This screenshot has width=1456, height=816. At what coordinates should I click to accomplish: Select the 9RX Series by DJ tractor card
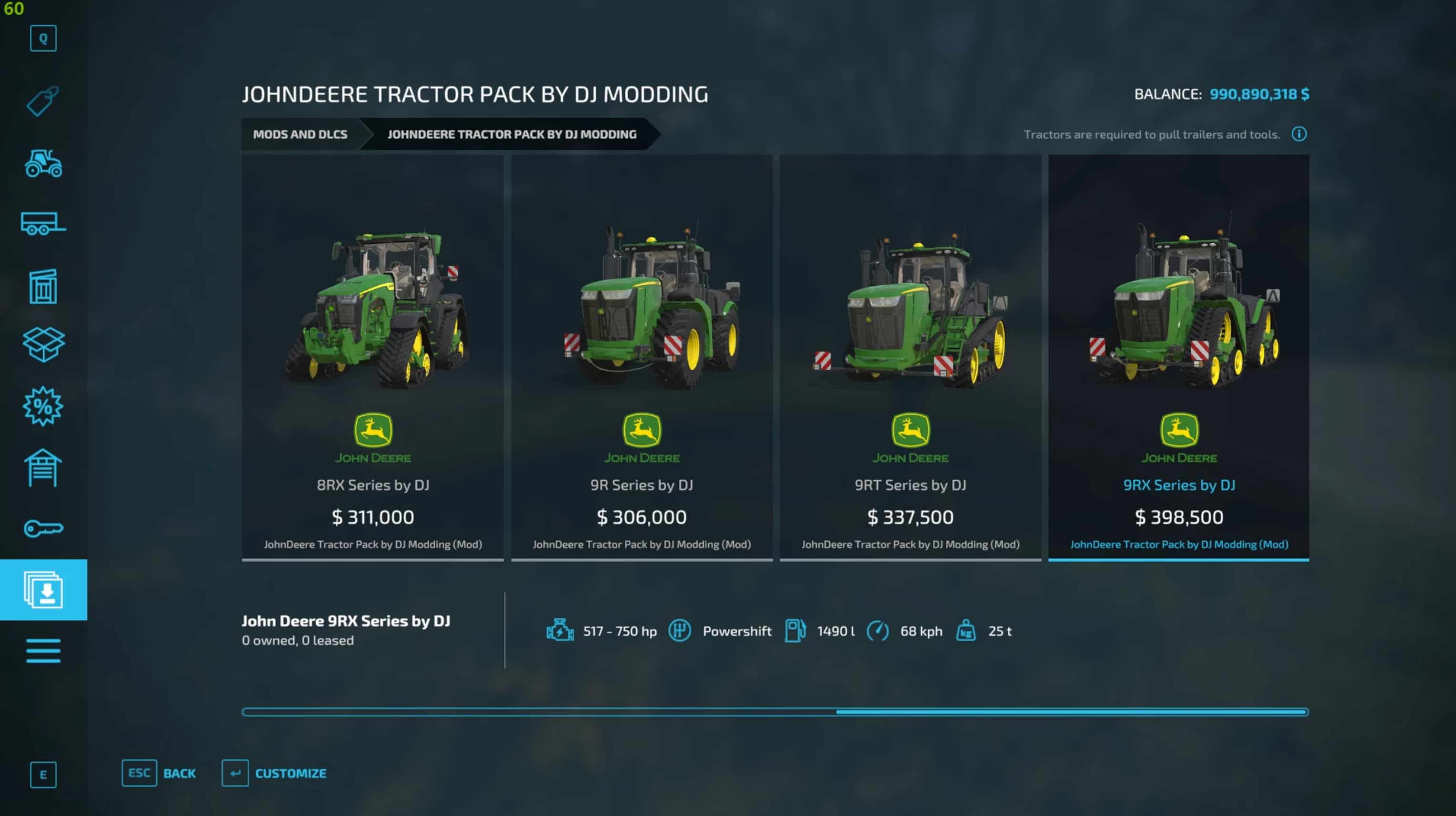tap(1178, 357)
